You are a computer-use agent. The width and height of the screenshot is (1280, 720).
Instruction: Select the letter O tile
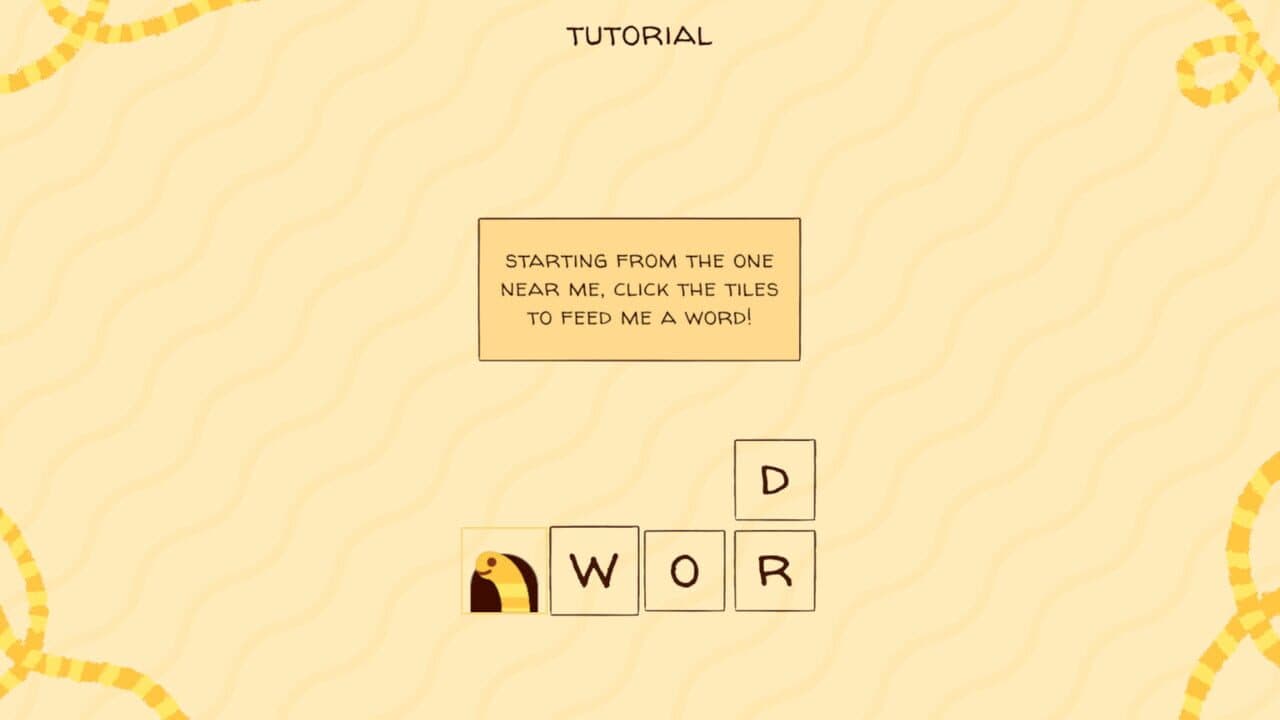[x=684, y=571]
